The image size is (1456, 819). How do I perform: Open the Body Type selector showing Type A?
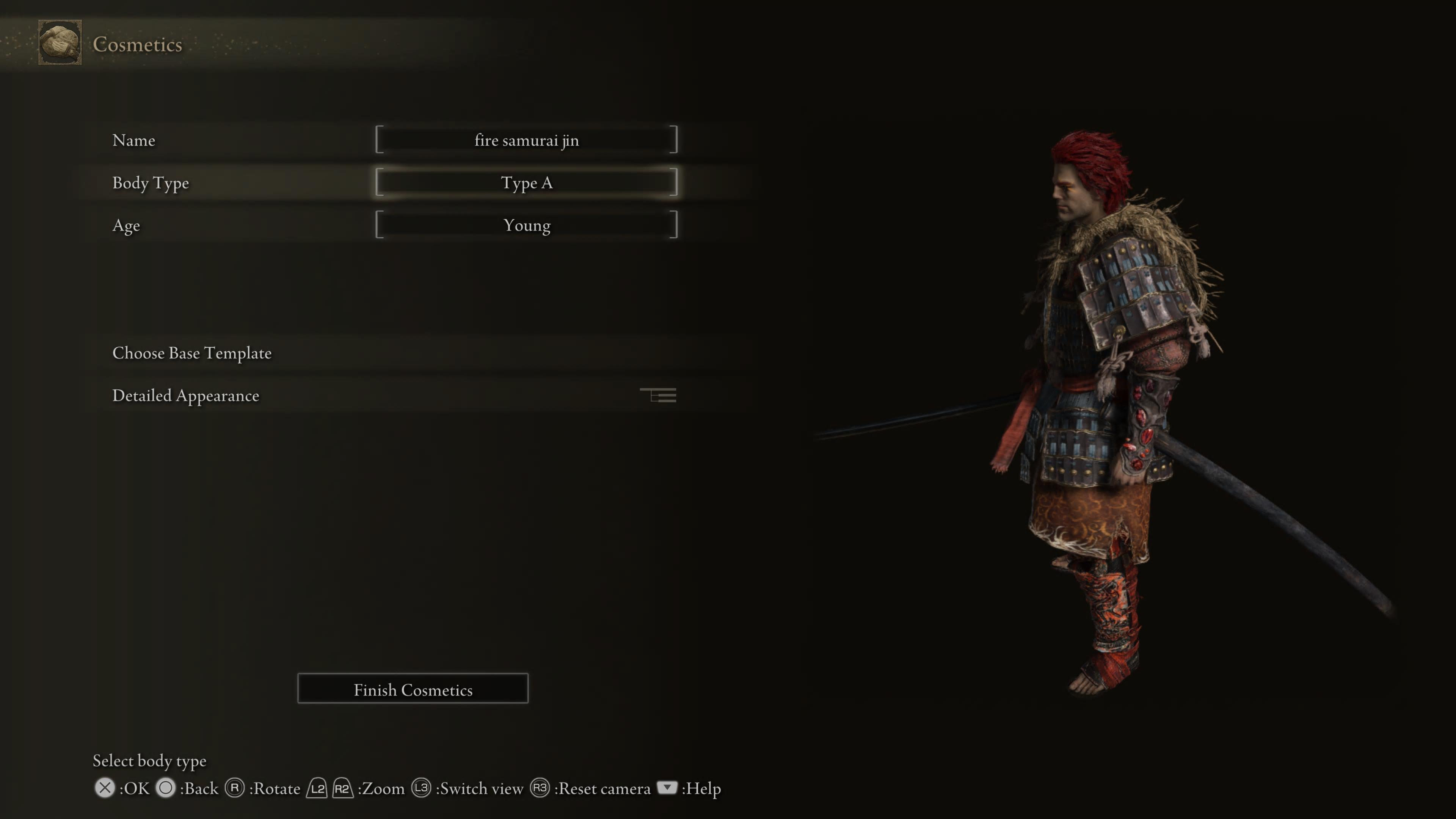527,182
